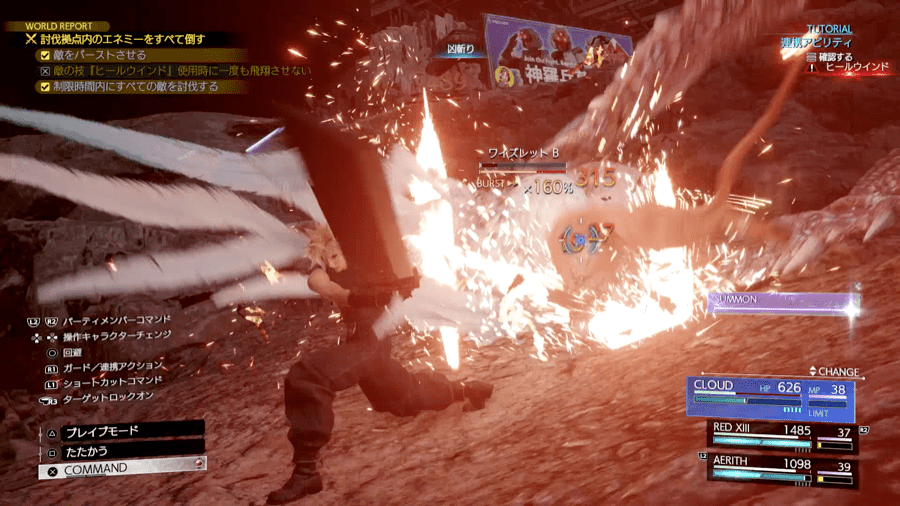900x506 pixels.
Task: Choose the ブレイブモード command
Action: [122, 430]
